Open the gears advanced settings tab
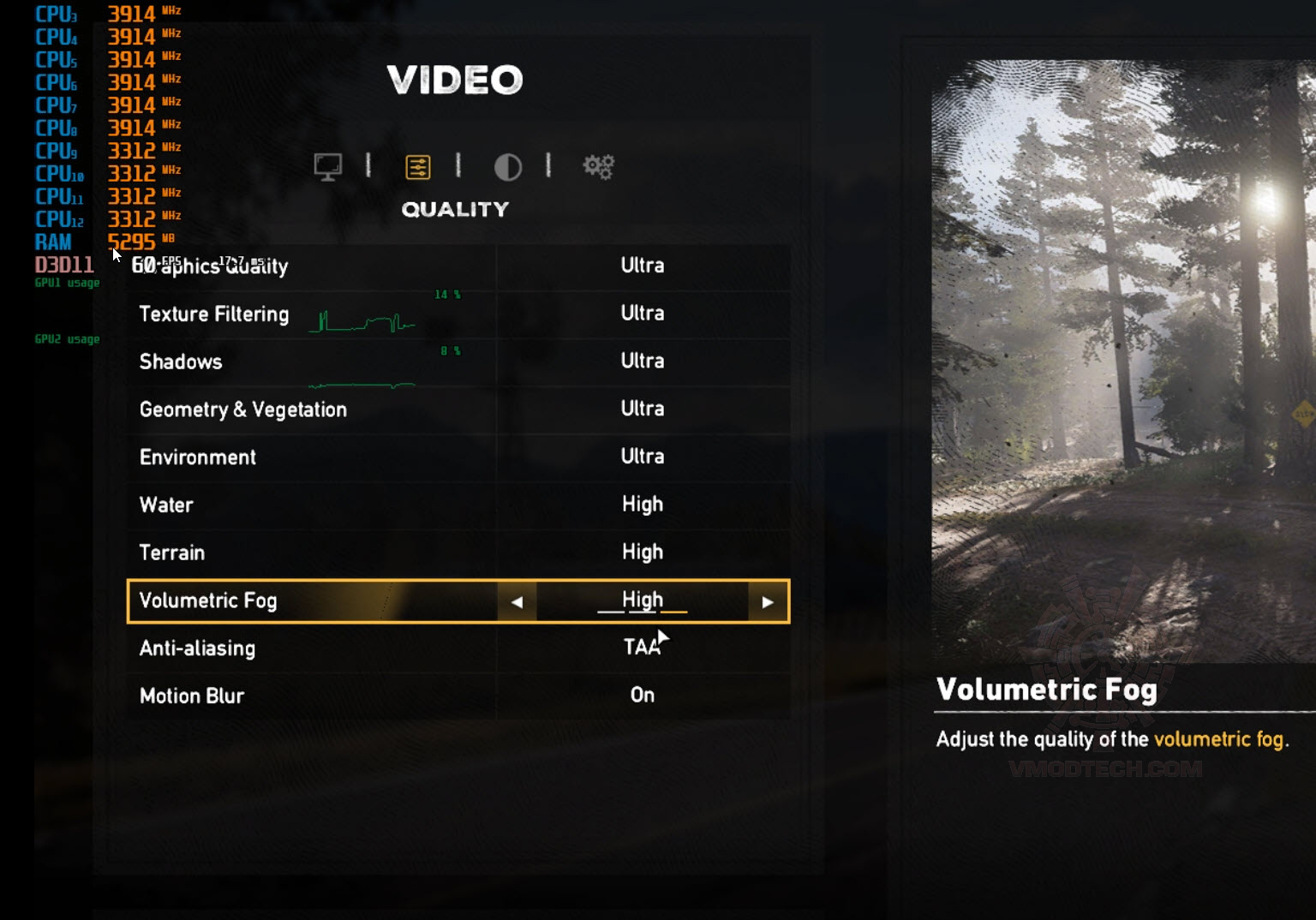The height and width of the screenshot is (920, 1316). [598, 166]
